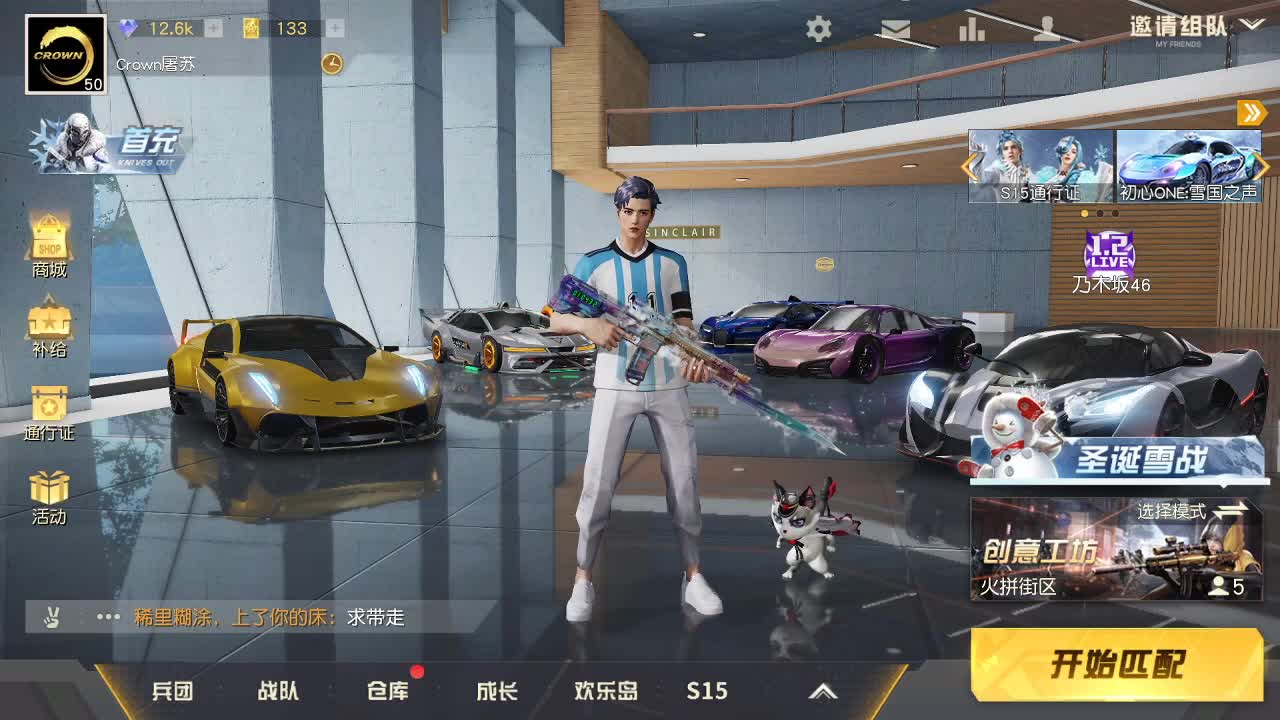Open the 活动 events icon in the sidebar
1280x720 pixels.
(47, 495)
